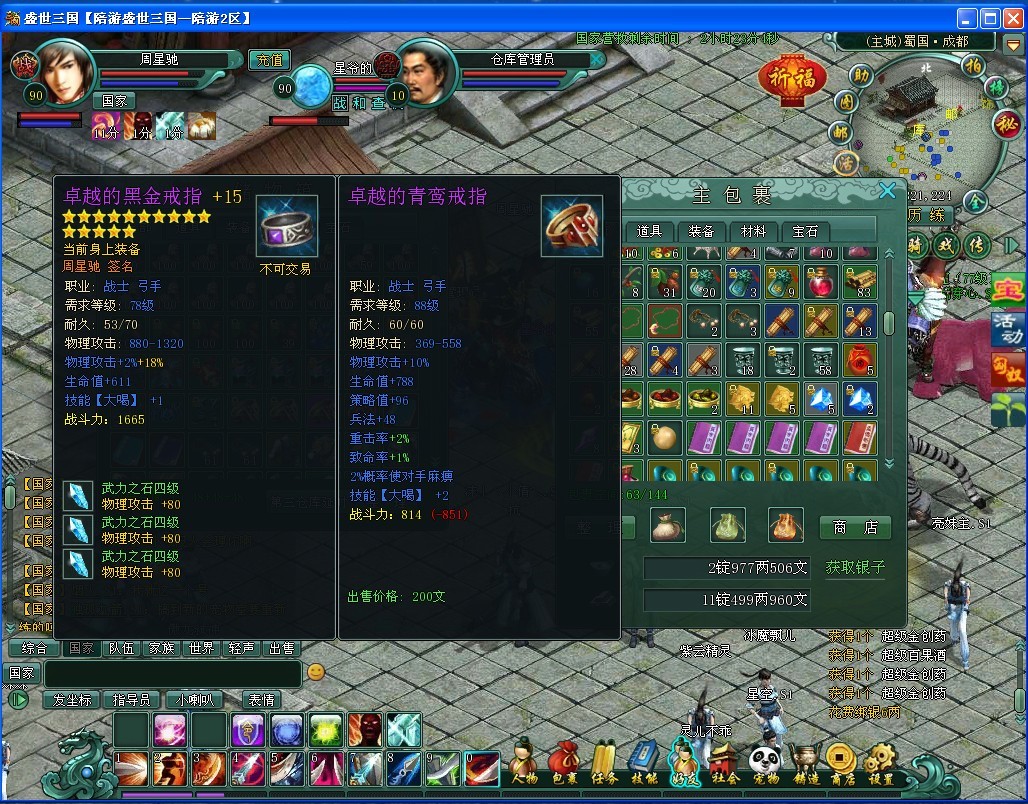Click the 秘 button on the minimap ring
Screen dimensions: 1028x804
coord(1006,123)
